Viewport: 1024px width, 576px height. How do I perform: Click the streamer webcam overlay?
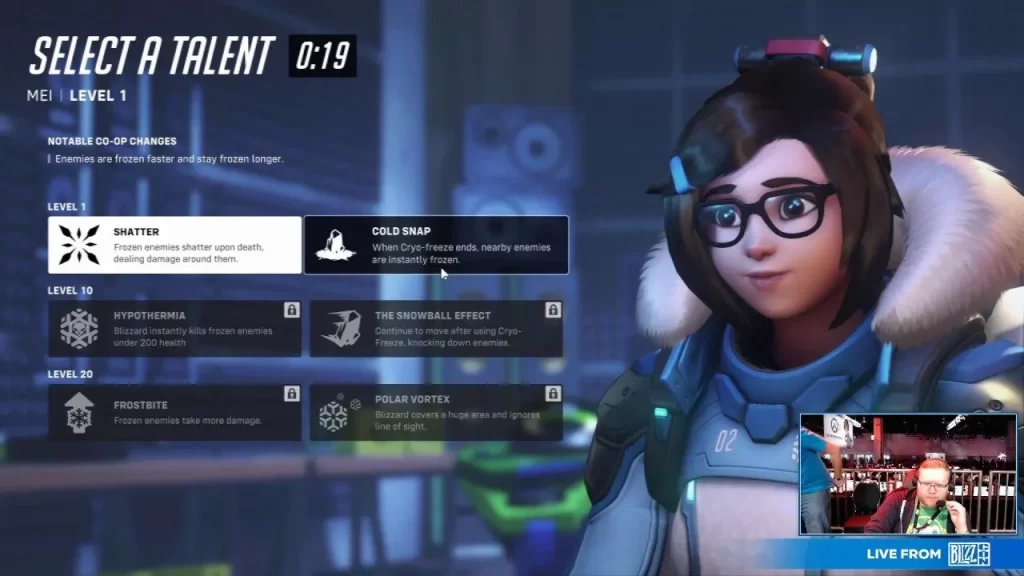[907, 473]
